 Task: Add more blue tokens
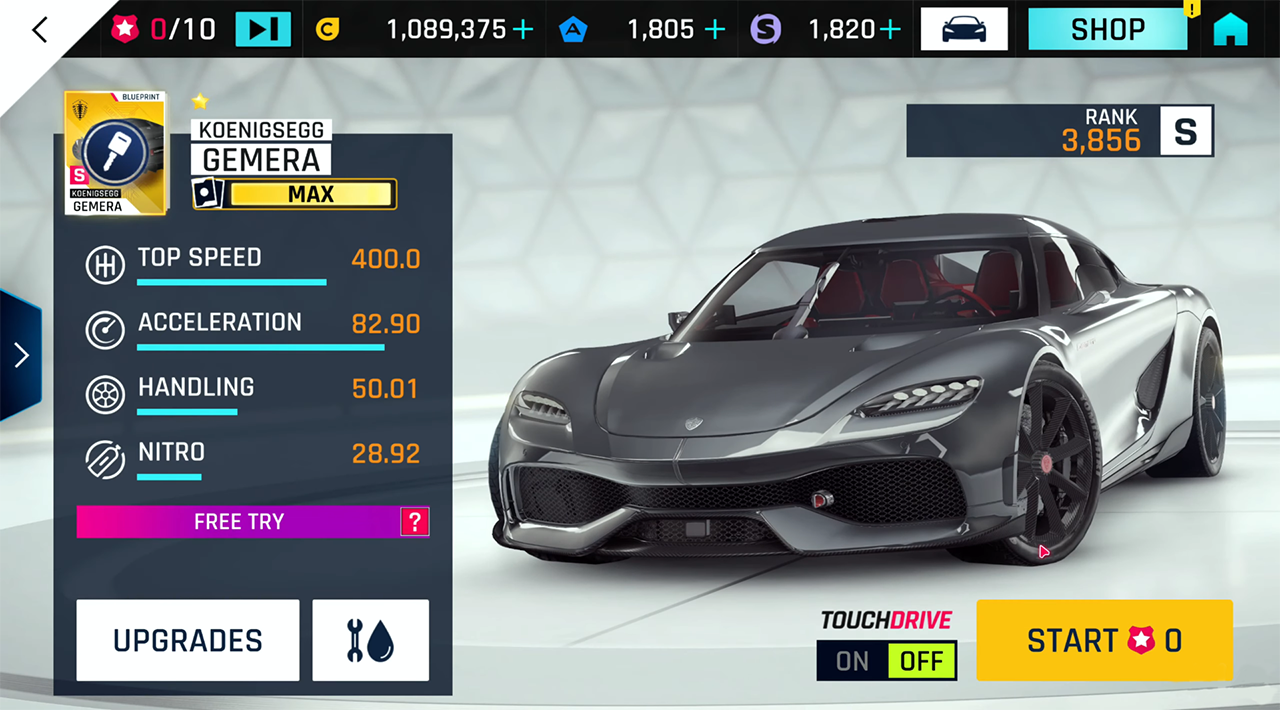pyautogui.click(x=714, y=30)
